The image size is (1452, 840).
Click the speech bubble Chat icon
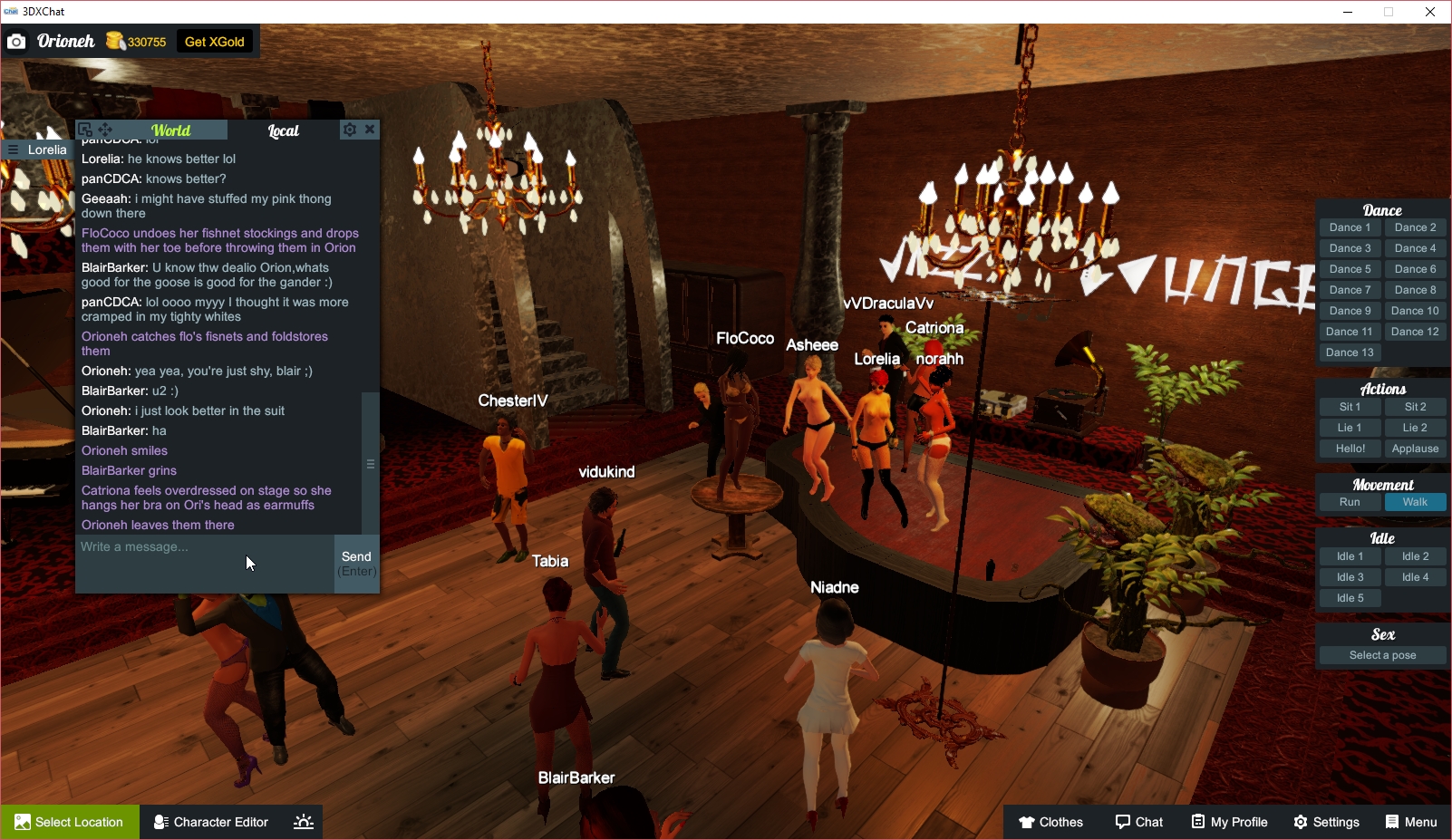click(x=1123, y=822)
